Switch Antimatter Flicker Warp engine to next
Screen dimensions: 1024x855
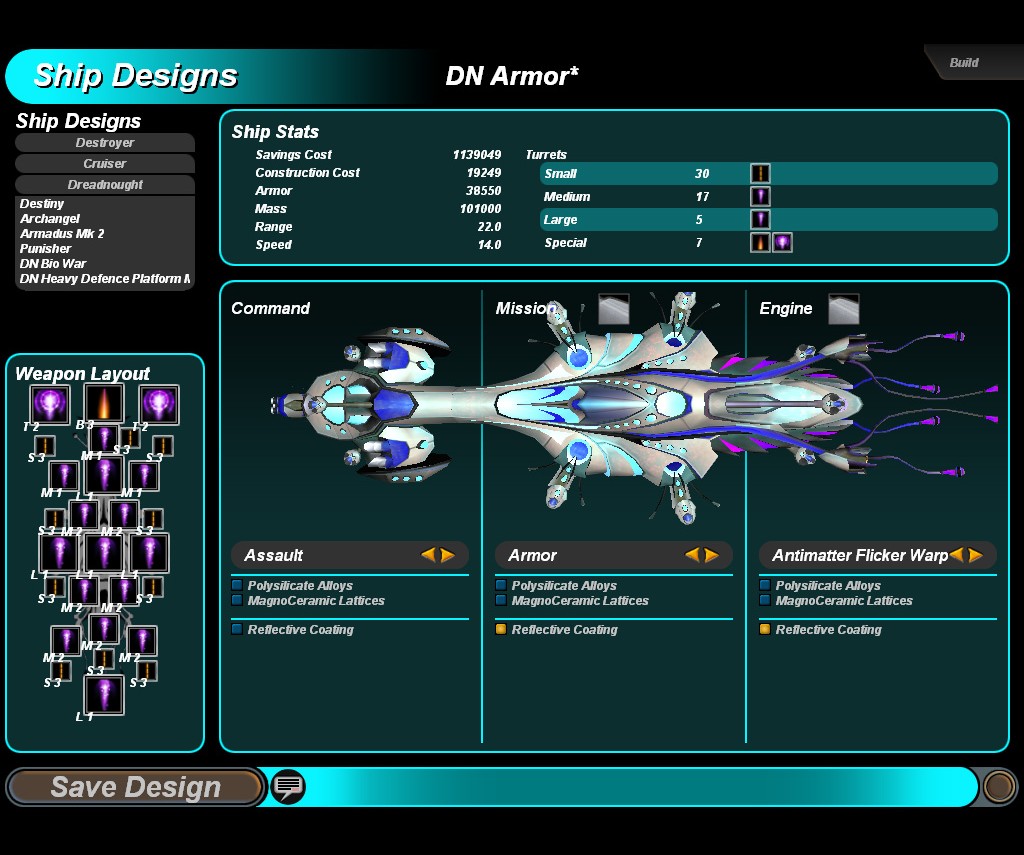[976, 555]
